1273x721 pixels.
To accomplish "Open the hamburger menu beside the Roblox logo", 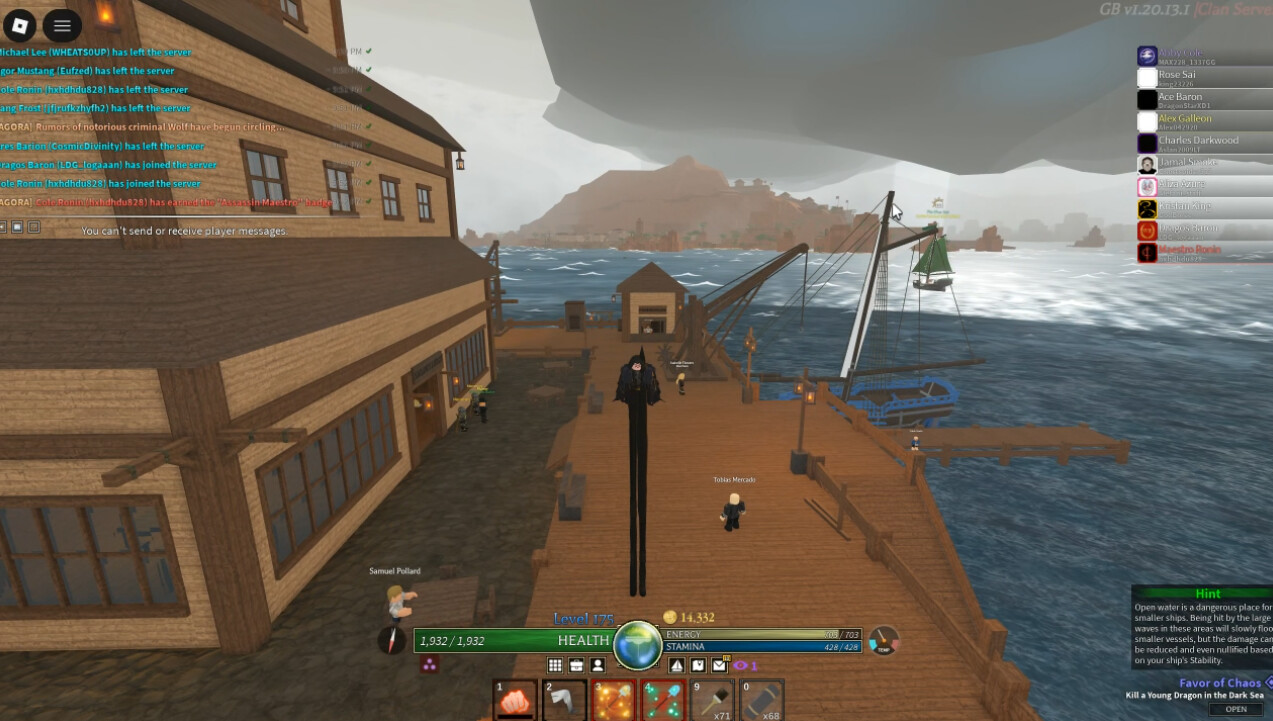I will tap(62, 26).
